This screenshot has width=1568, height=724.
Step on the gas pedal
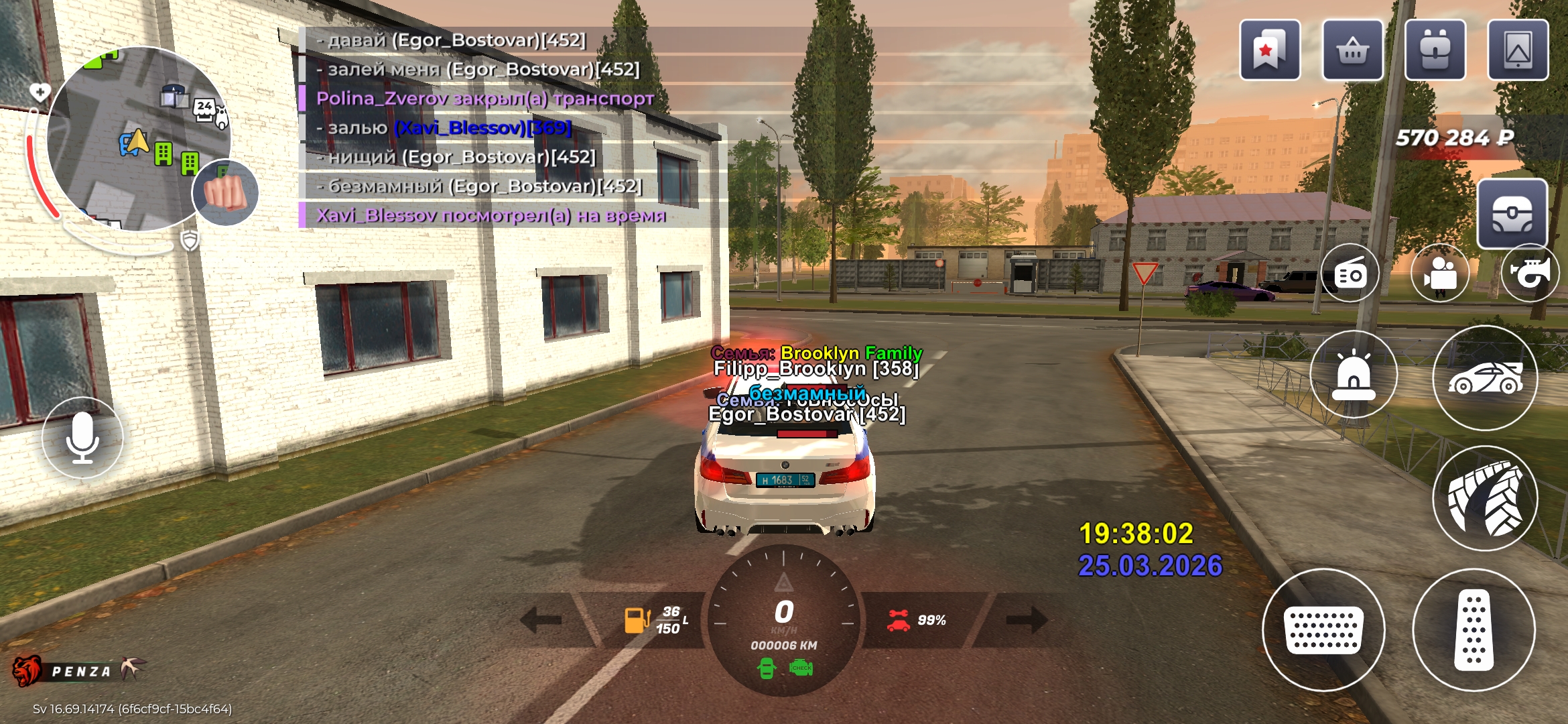coord(1474,630)
